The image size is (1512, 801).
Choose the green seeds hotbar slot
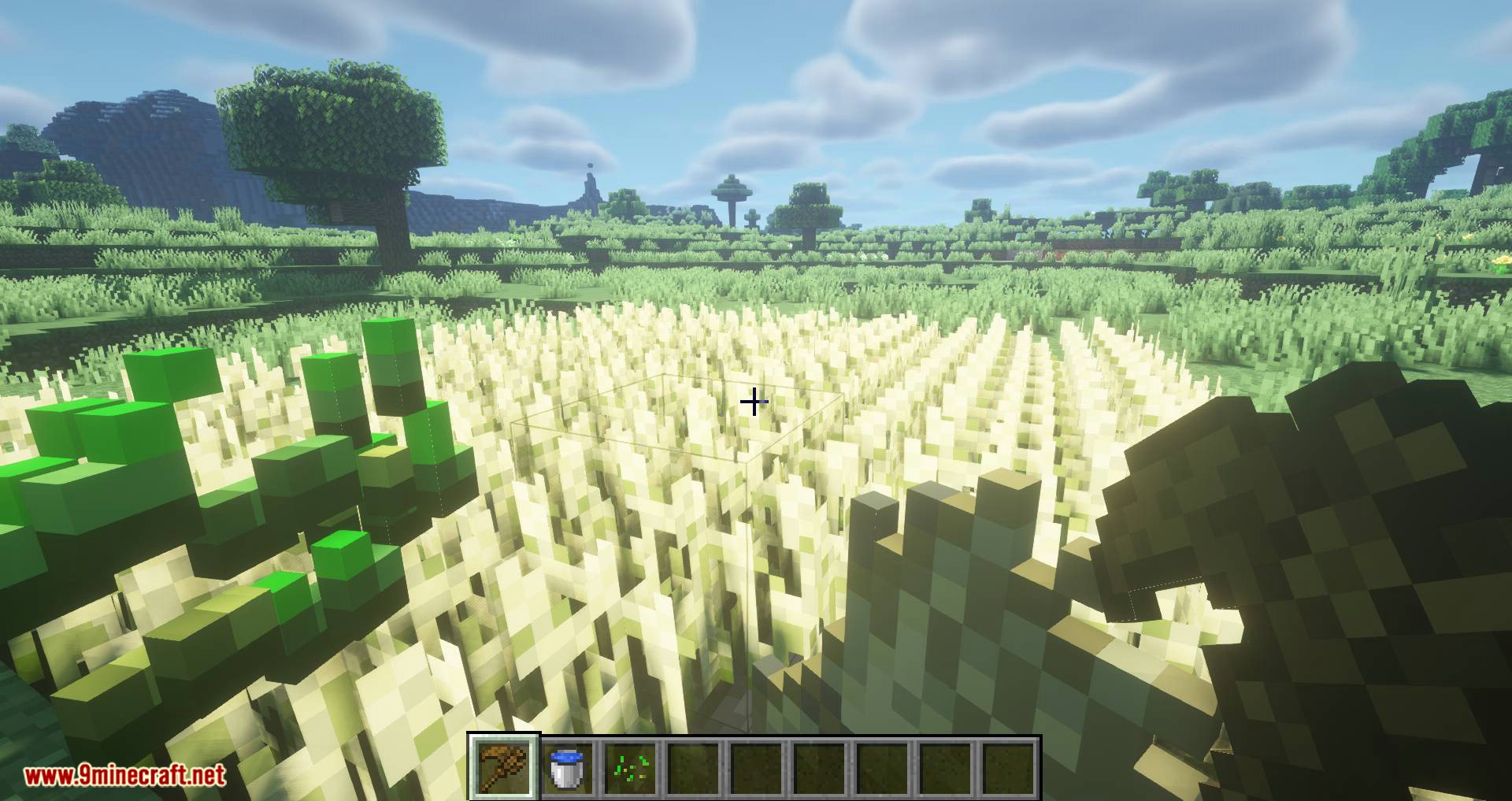tap(631, 768)
